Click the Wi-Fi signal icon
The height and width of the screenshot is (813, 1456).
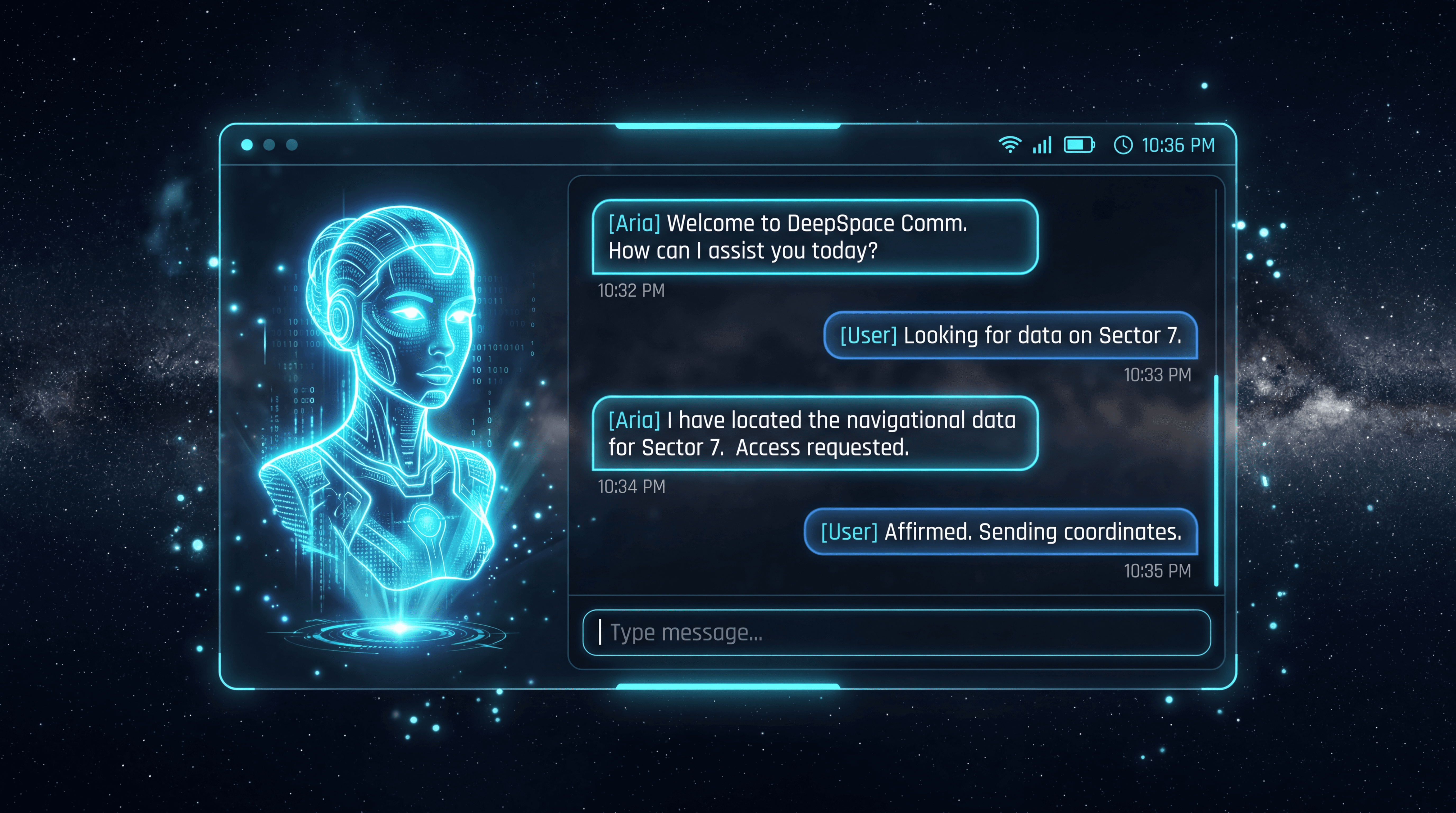[x=1009, y=145]
